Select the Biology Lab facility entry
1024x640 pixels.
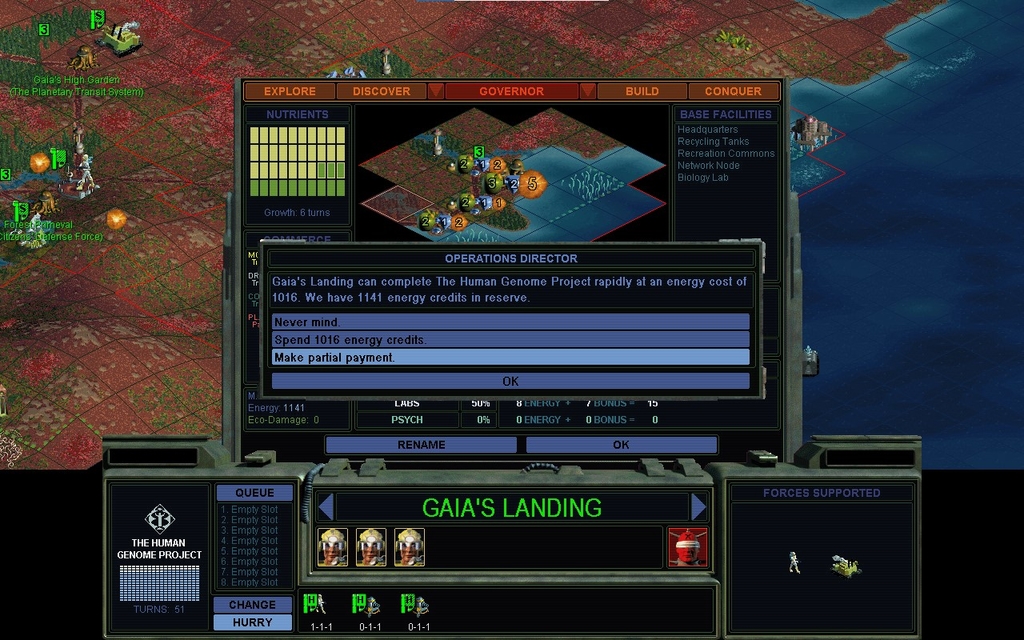pos(703,178)
